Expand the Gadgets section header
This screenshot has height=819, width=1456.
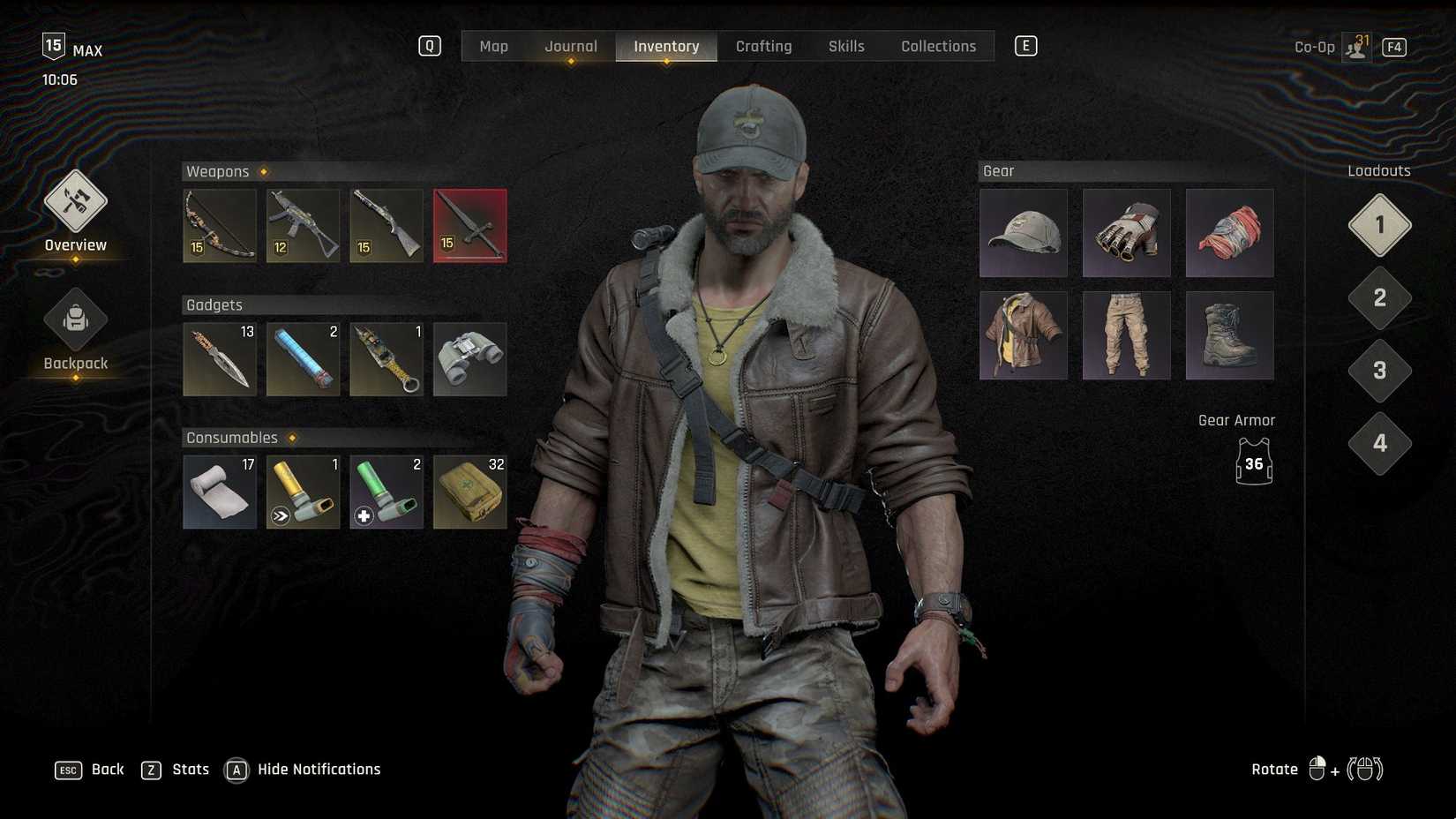click(213, 304)
